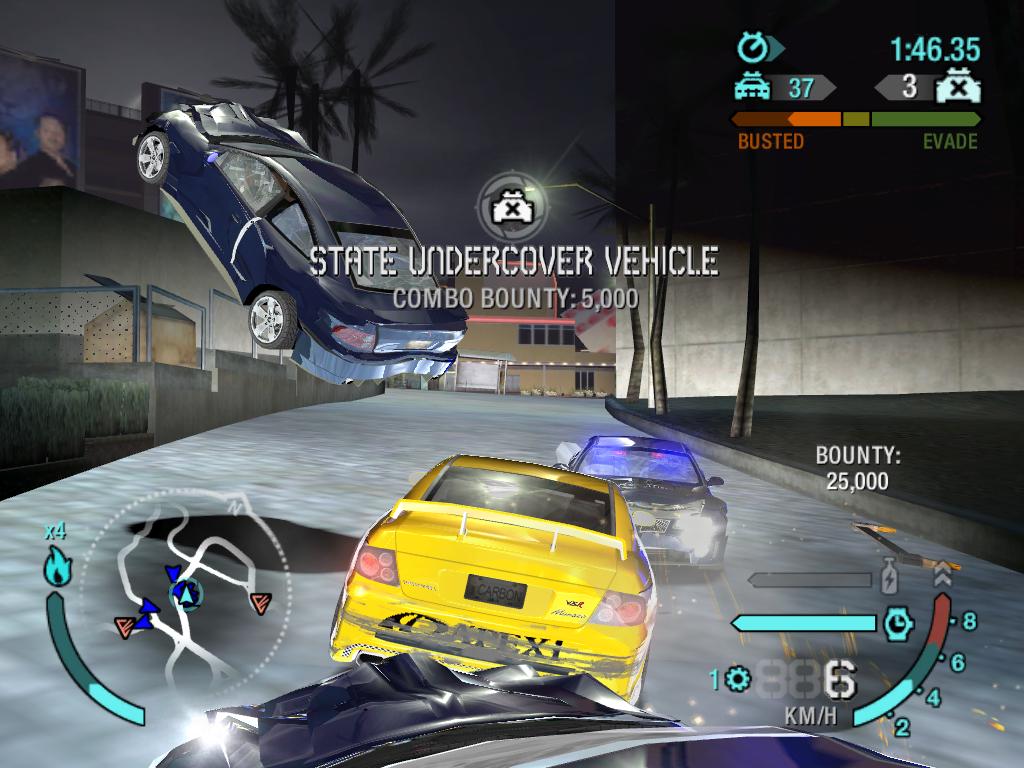
Task: Activate the speedbreaker clock icon
Action: tap(898, 623)
